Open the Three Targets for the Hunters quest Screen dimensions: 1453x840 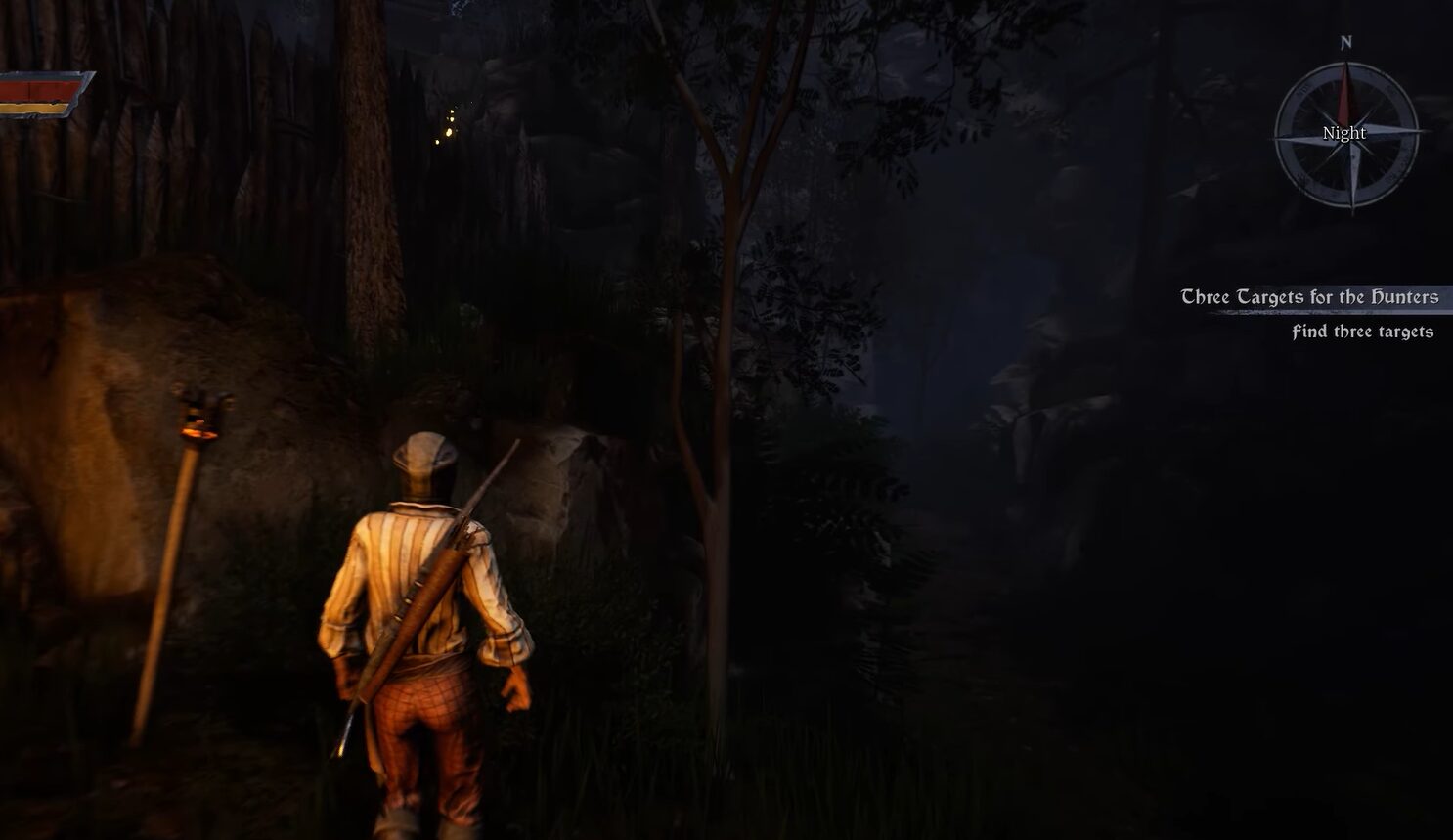click(1309, 297)
